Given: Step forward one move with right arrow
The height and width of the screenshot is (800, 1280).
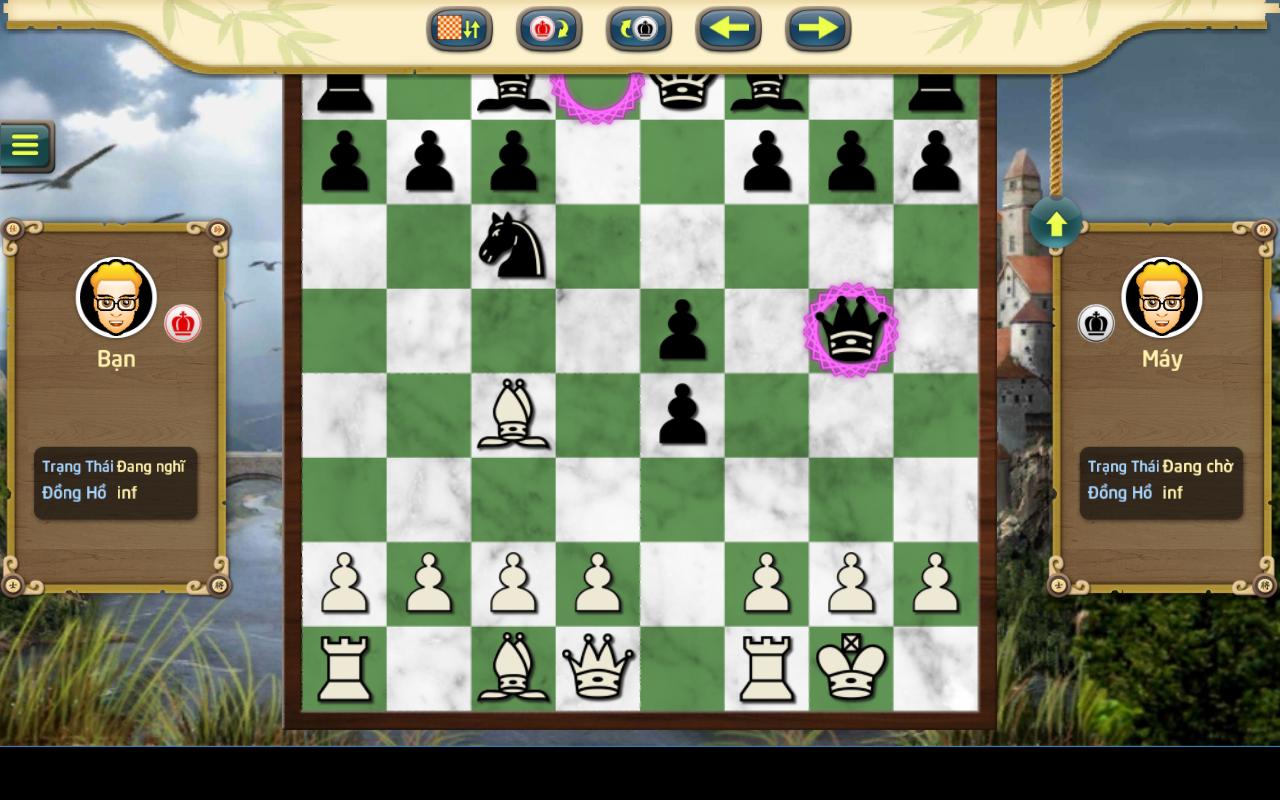Looking at the screenshot, I should pos(817,29).
